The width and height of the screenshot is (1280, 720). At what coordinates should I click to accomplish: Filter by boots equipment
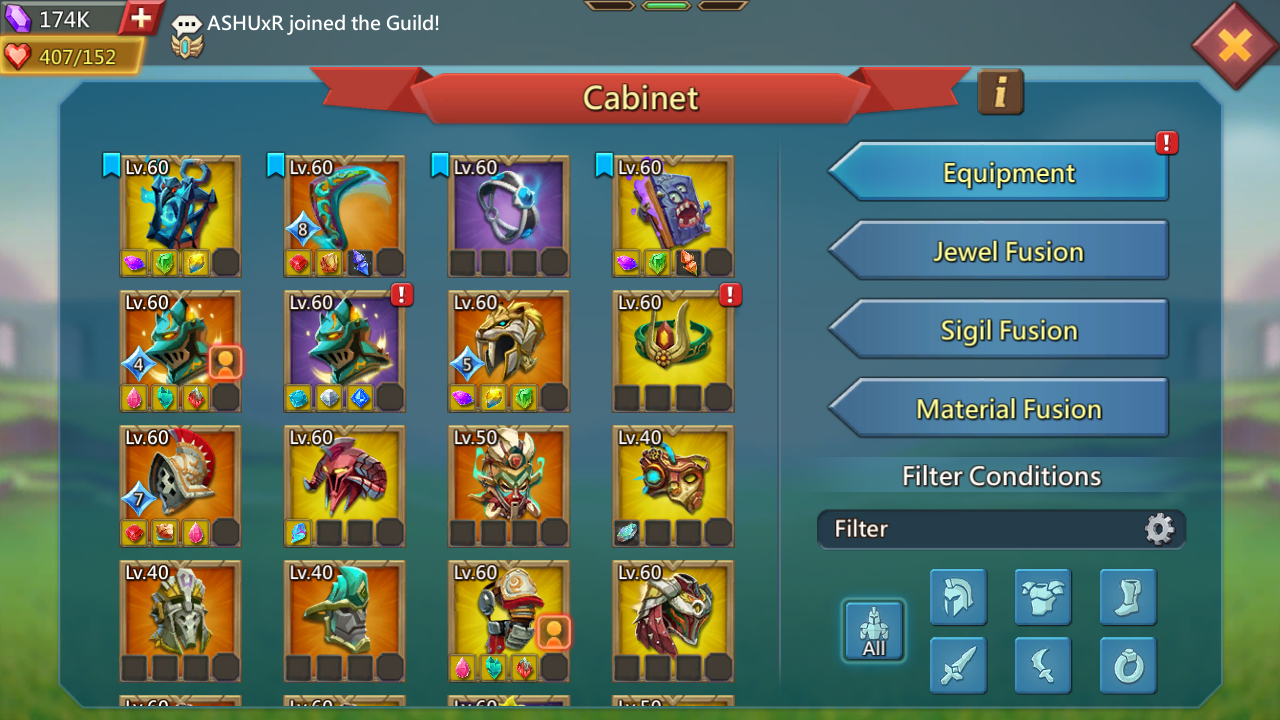click(1128, 597)
